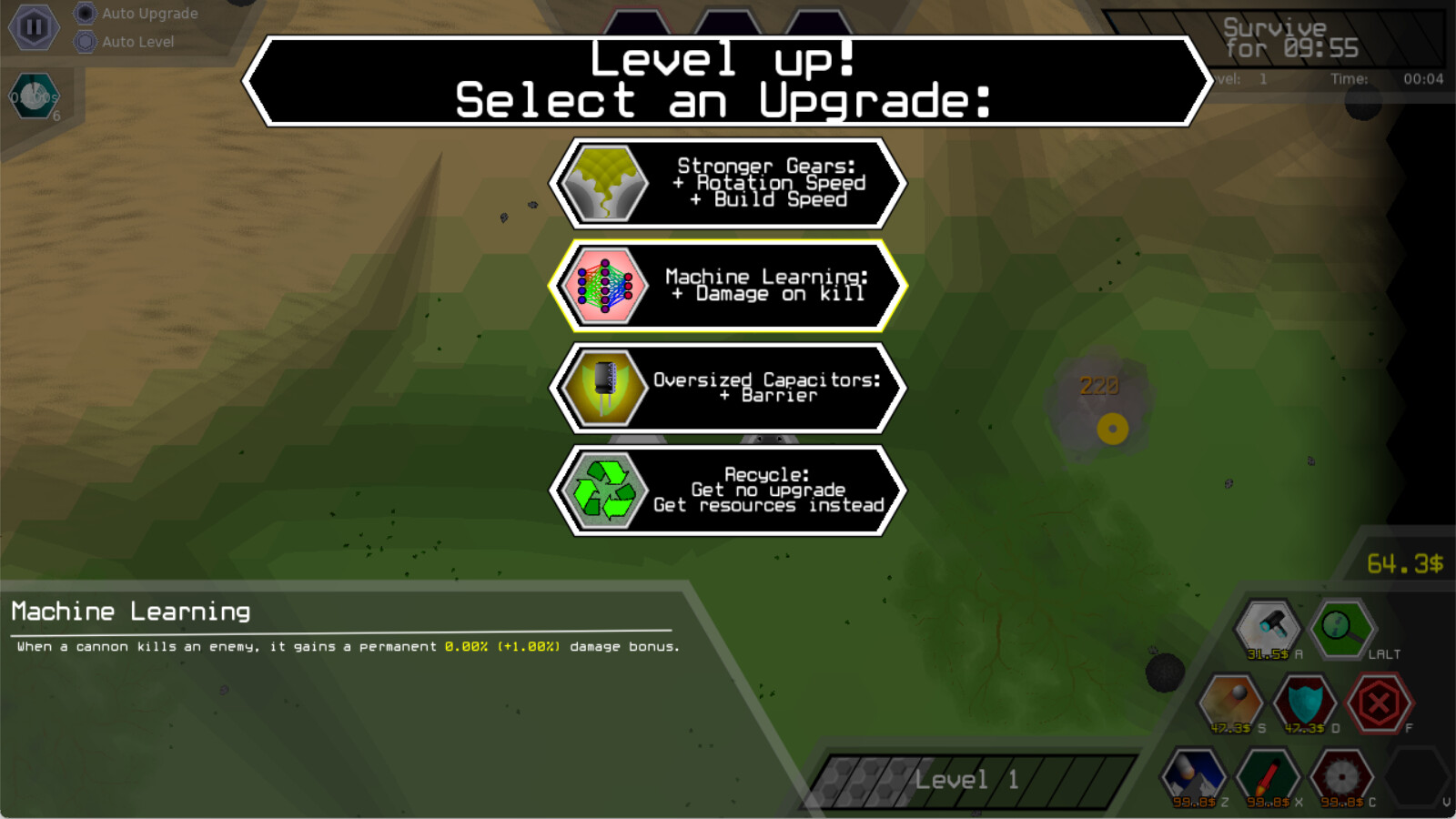Pick the Oversized Capacitors upgrade

click(728, 388)
